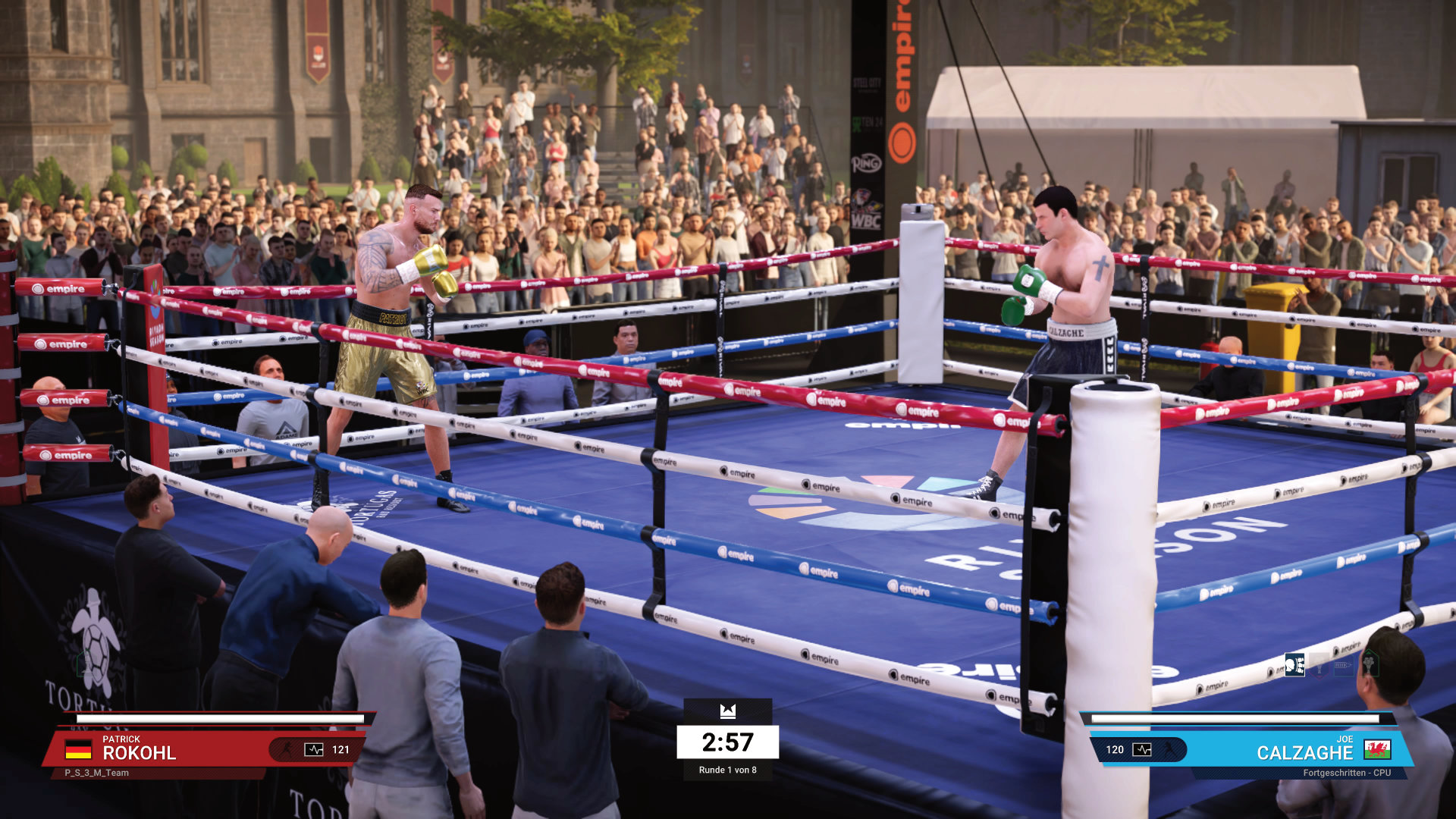Select the German flag beside Rokohl
This screenshot has height=819, width=1456.
78,750
